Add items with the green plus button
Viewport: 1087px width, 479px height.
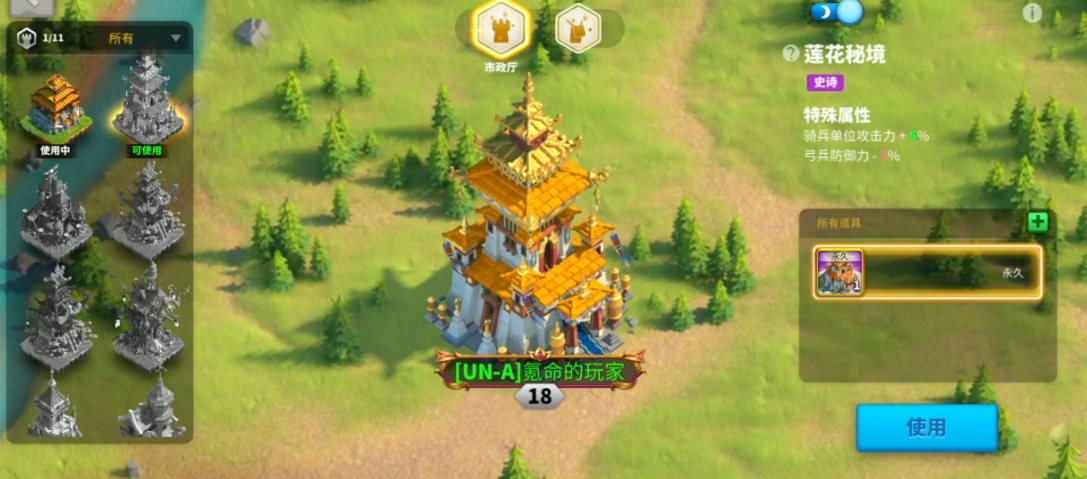1038,222
